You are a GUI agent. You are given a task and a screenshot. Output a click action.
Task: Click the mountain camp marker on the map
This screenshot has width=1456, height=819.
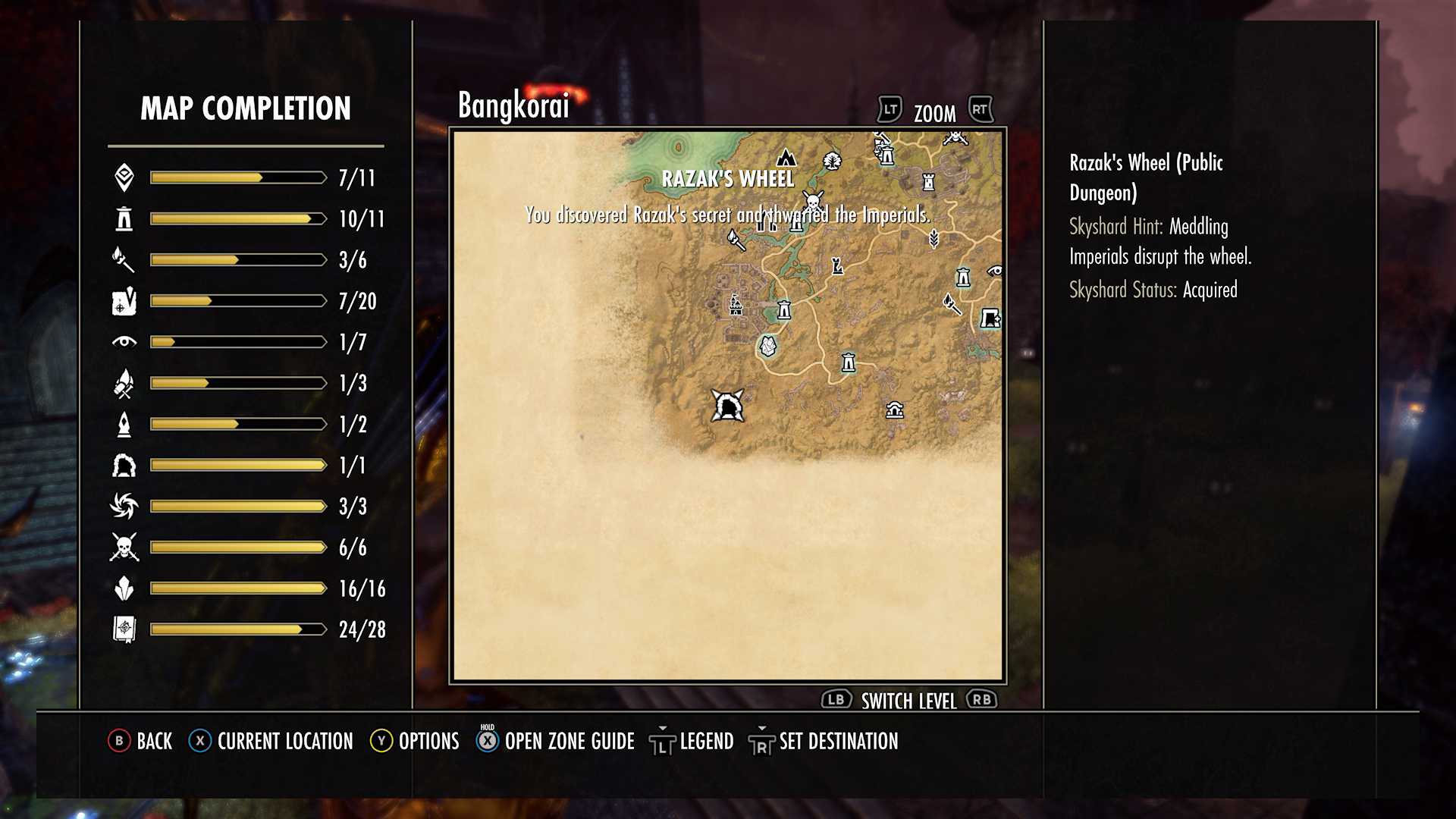(x=786, y=157)
